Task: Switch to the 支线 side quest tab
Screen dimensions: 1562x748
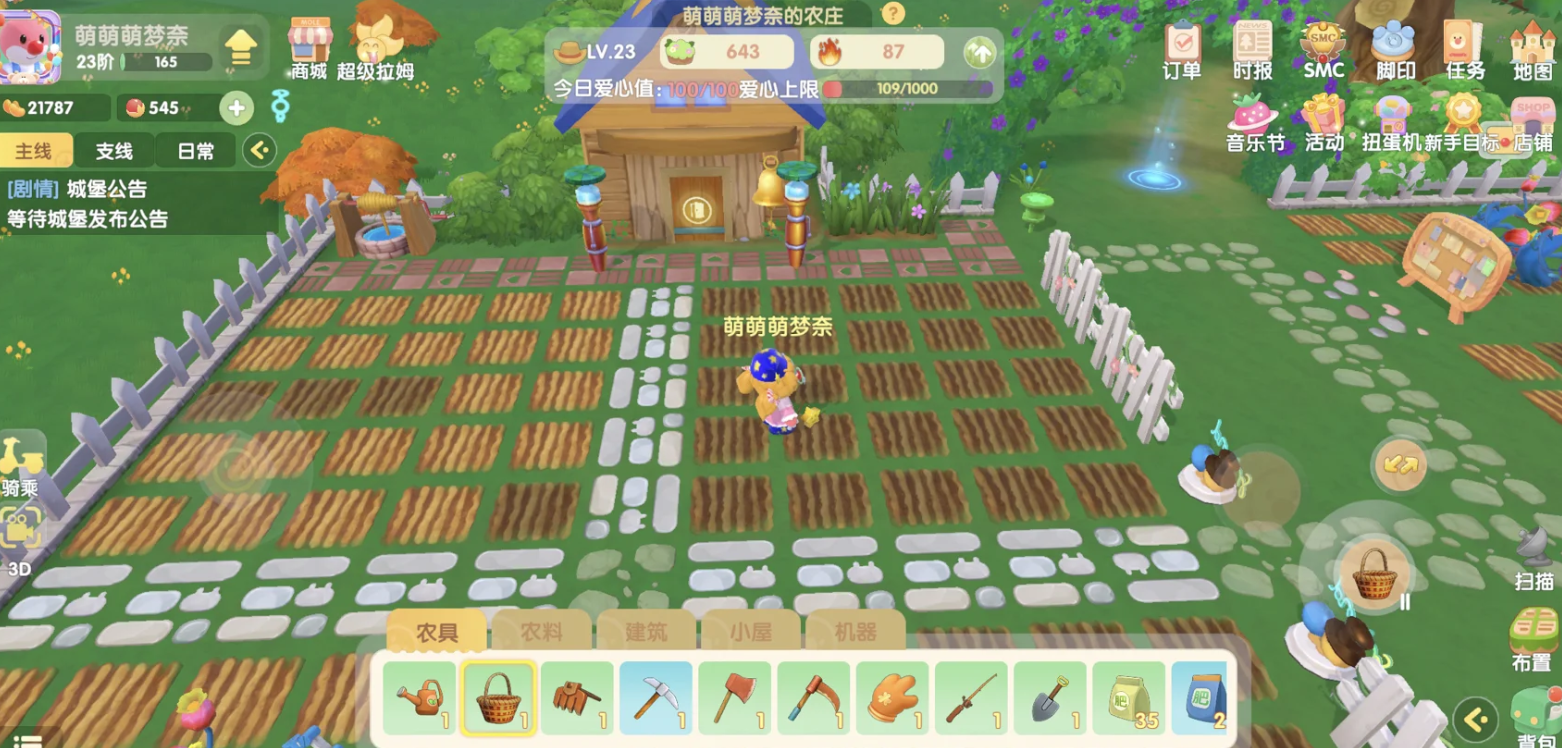Action: [x=114, y=151]
